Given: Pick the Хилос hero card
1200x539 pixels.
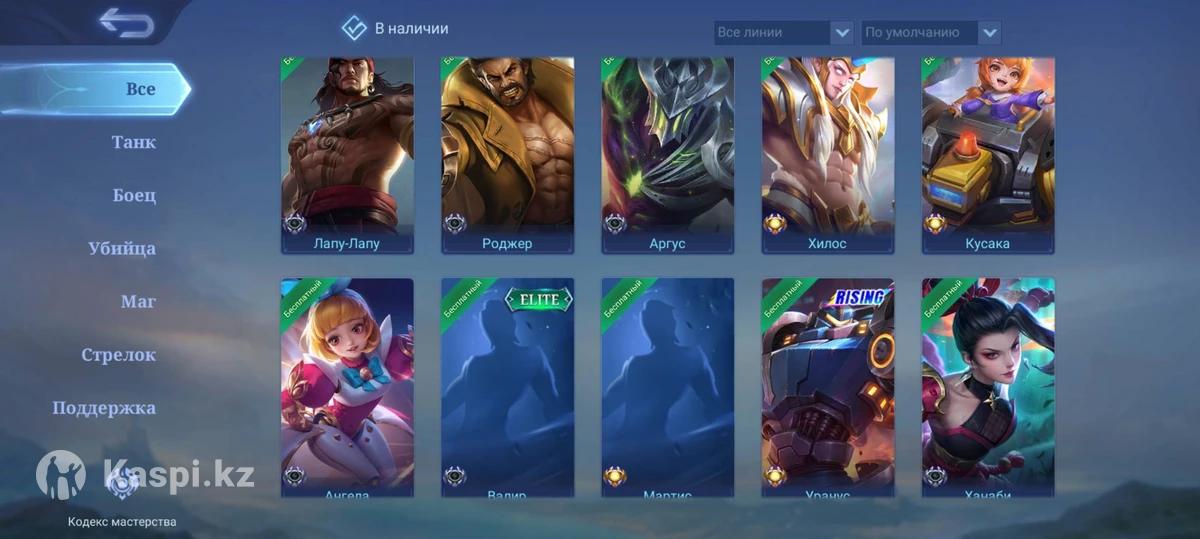Looking at the screenshot, I should click(827, 154).
